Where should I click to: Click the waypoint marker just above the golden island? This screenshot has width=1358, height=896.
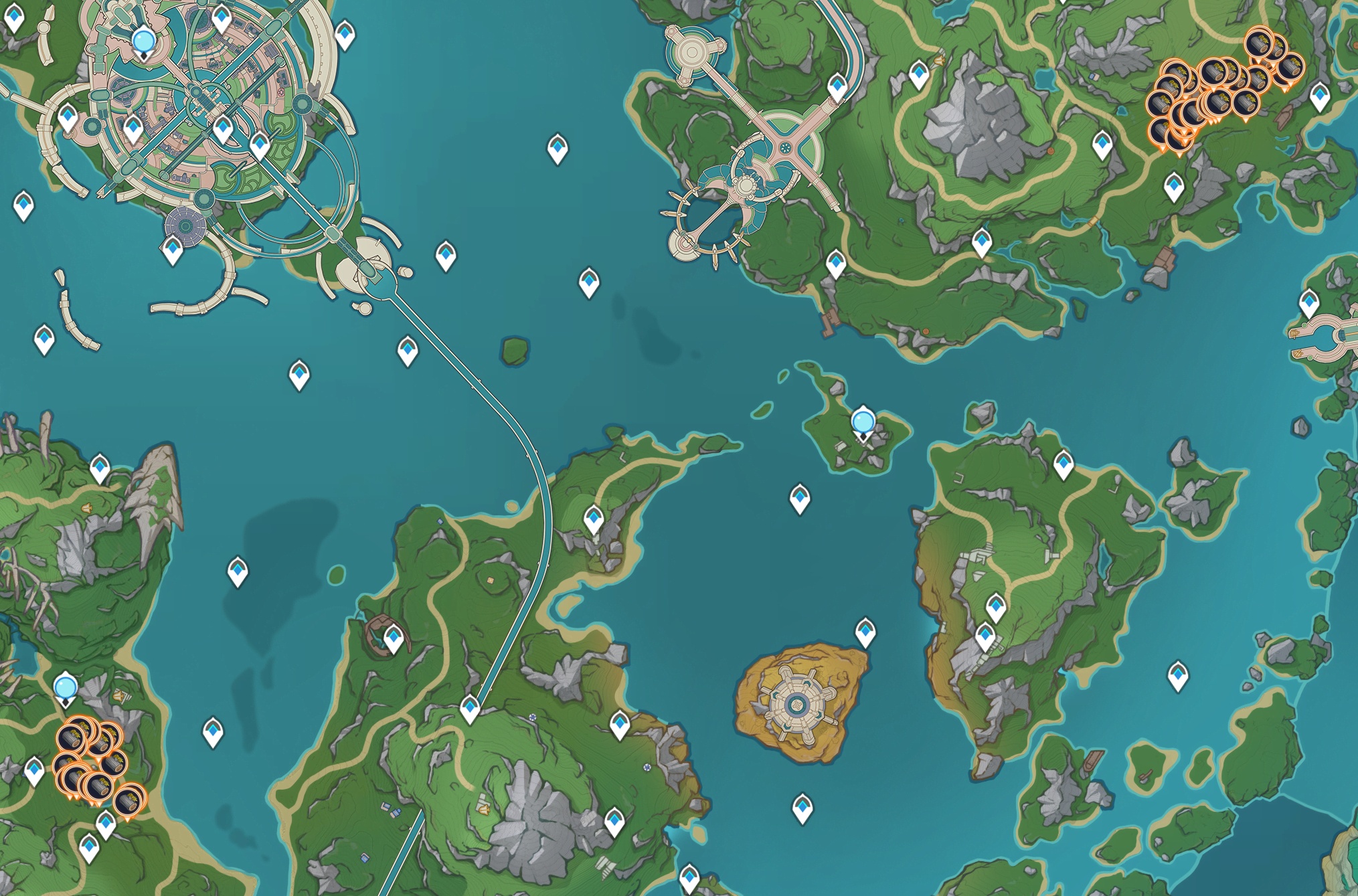coord(865,632)
